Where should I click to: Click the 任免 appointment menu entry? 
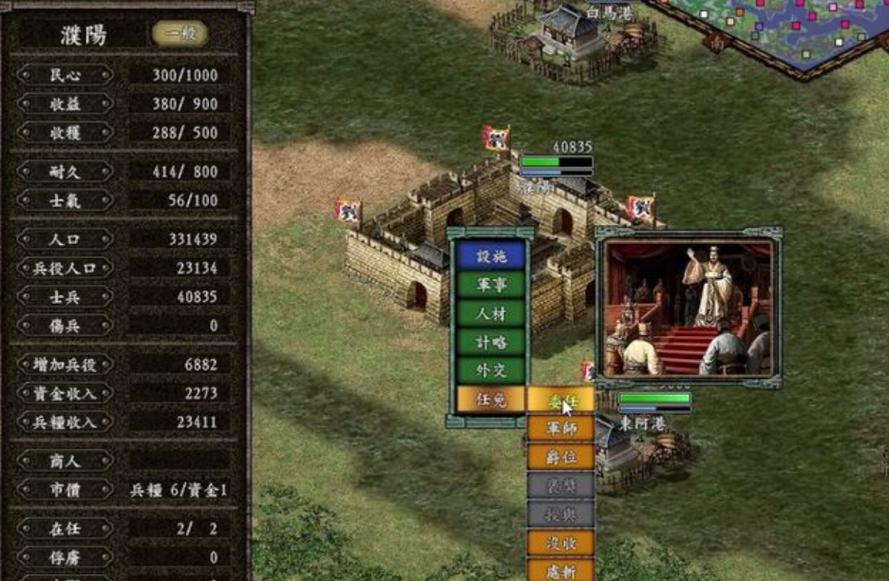coord(490,399)
